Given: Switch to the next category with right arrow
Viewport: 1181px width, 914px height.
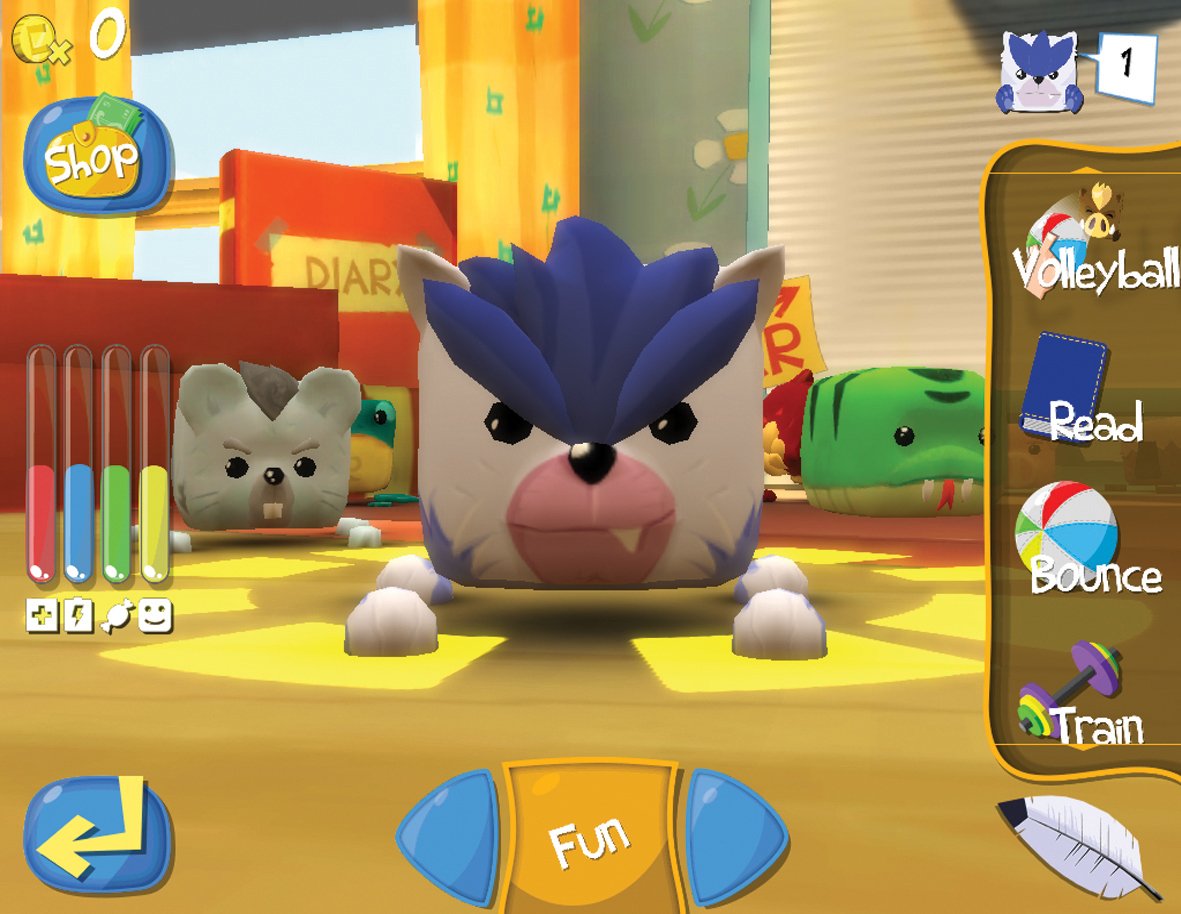Looking at the screenshot, I should pyautogui.click(x=733, y=836).
